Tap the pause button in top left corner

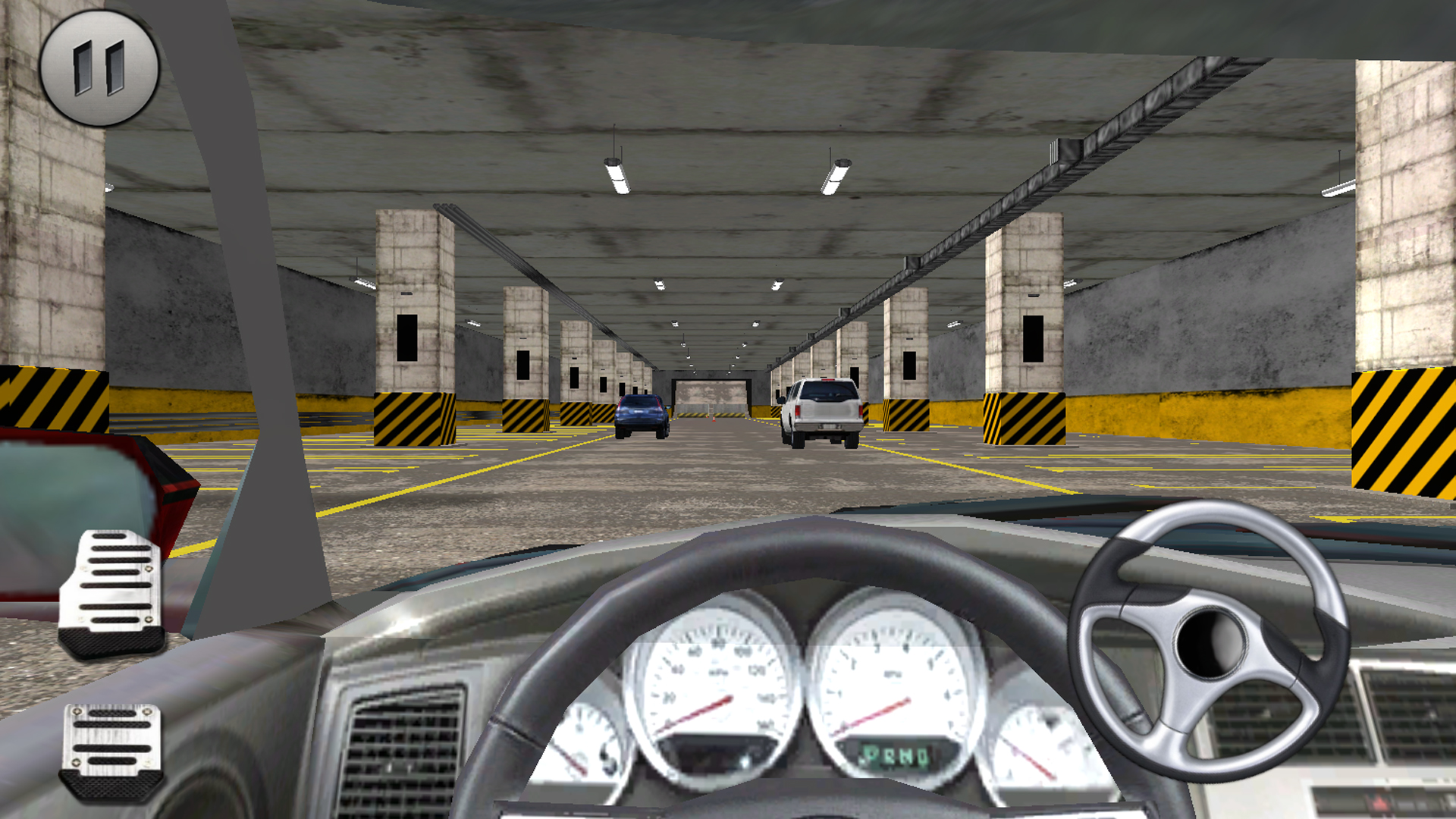97,68
